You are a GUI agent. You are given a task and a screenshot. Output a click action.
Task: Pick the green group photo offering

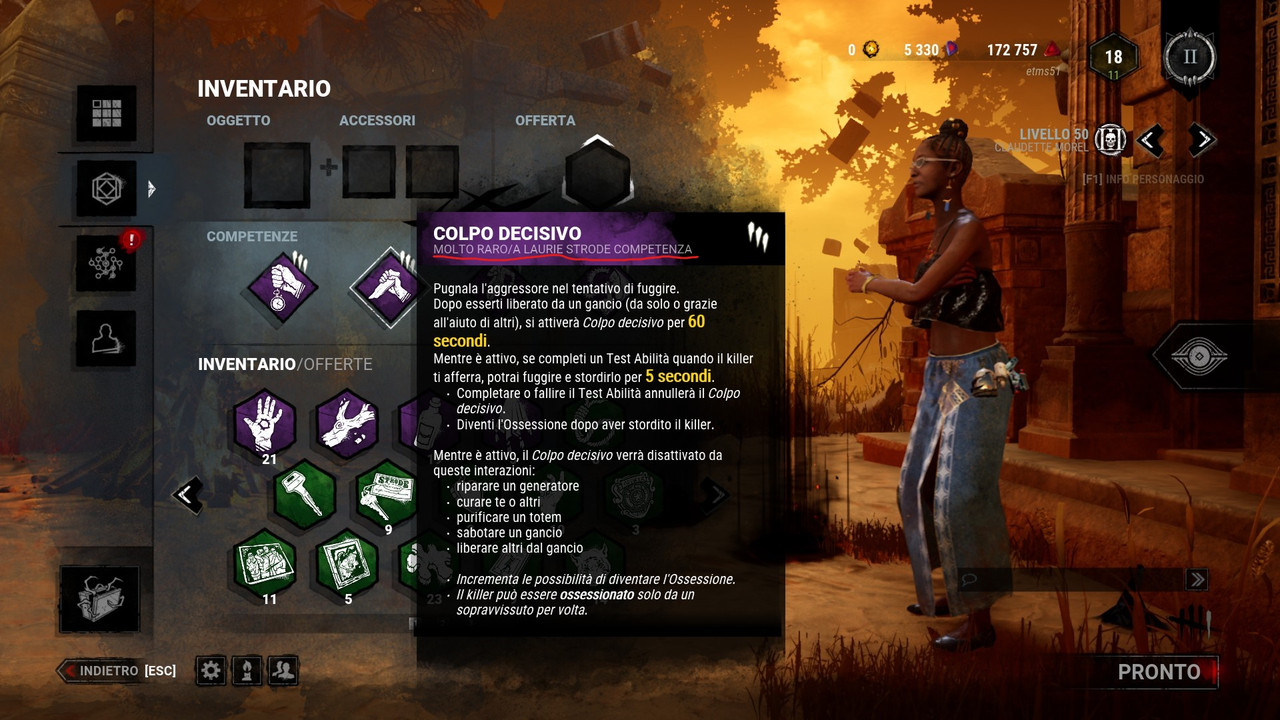(265, 564)
